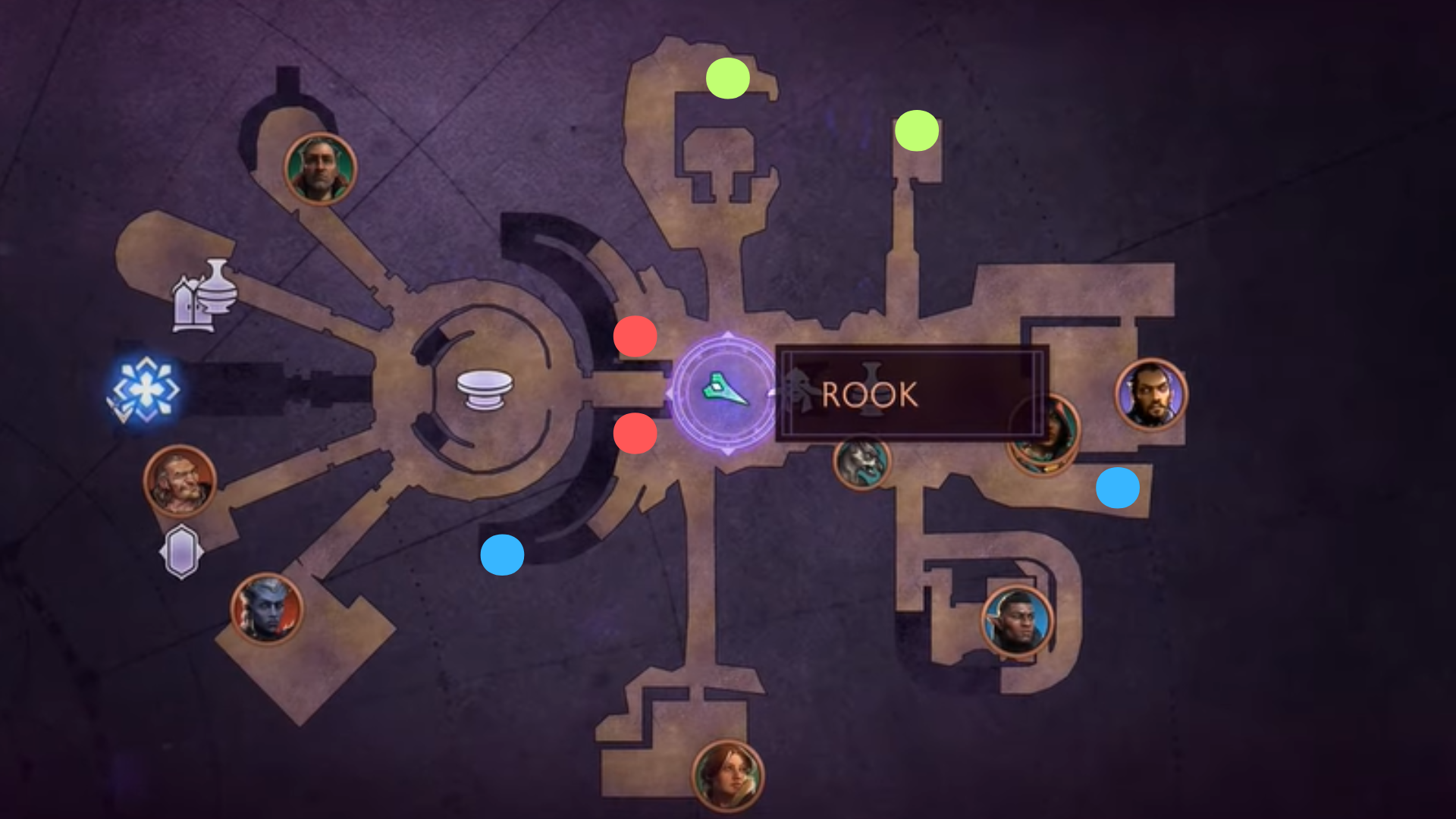Viewport: 1456px width, 819px height.
Task: Choose the bearded dwarf portrait marker
Action: point(180,481)
